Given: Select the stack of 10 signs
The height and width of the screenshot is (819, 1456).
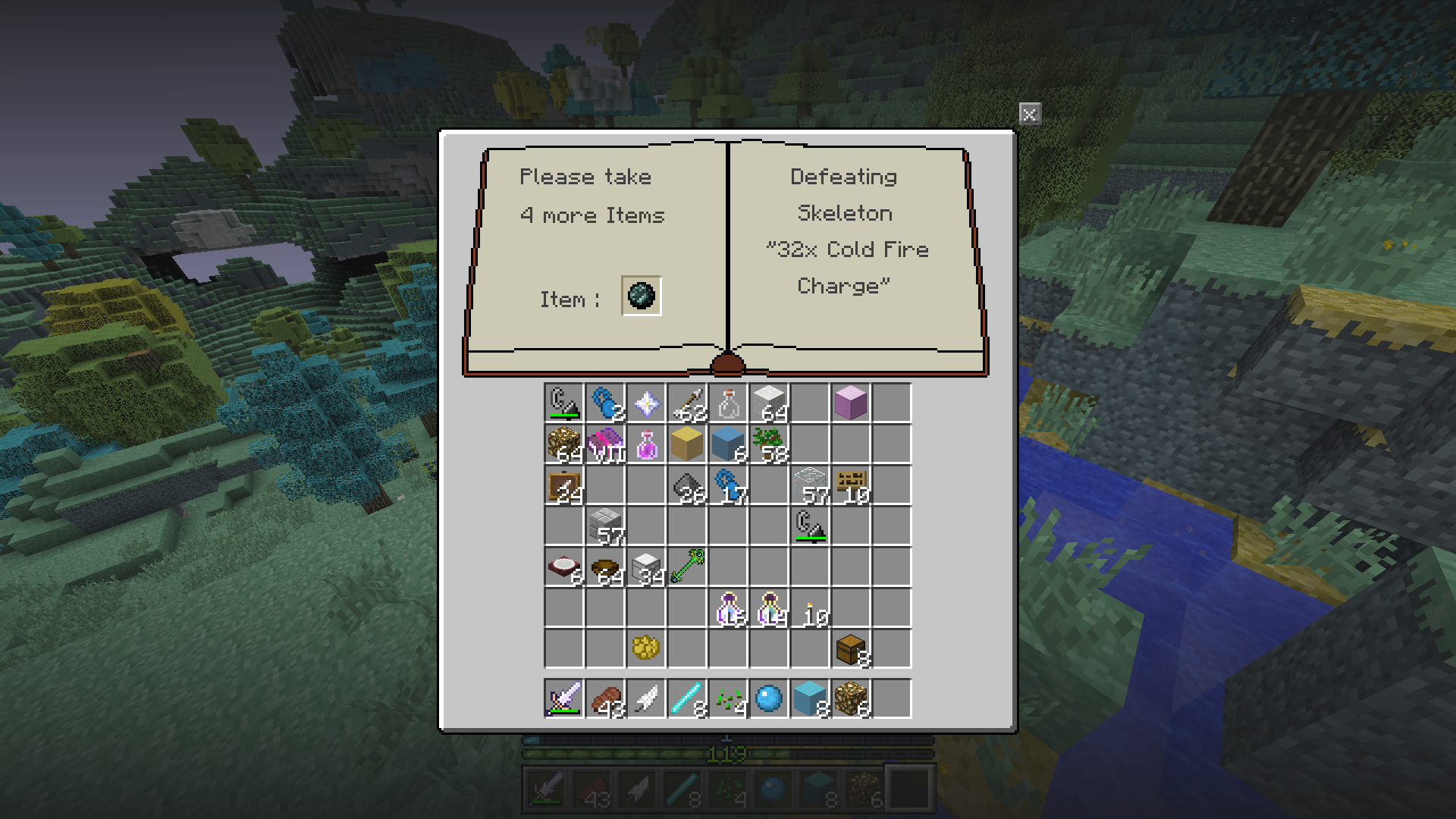Looking at the screenshot, I should click(851, 485).
